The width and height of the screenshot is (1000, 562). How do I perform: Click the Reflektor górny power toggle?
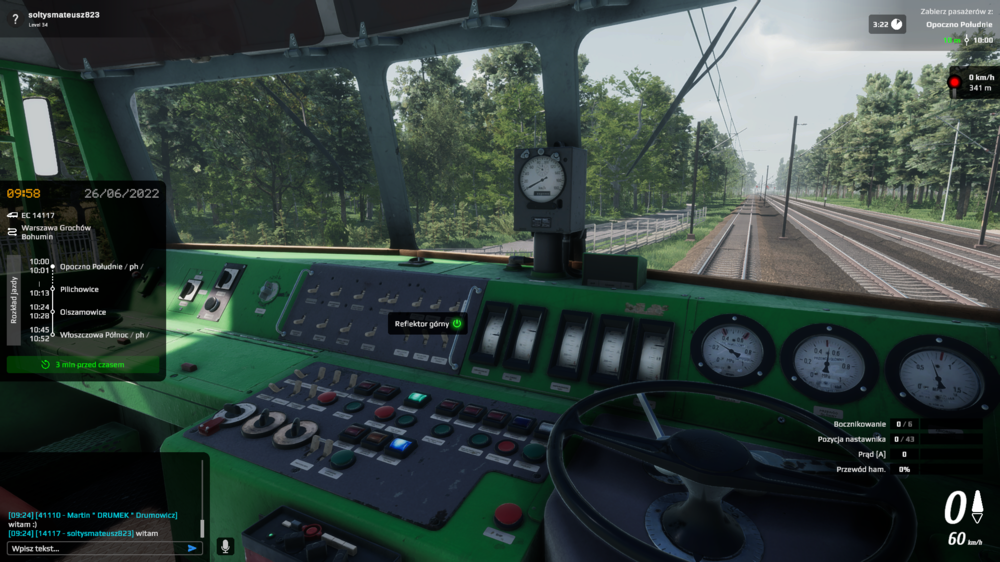coord(457,323)
